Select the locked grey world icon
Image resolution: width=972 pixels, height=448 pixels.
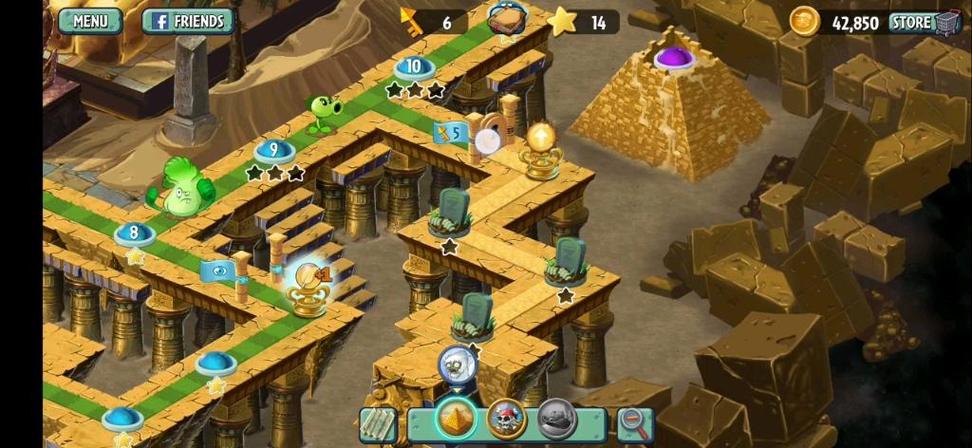click(x=557, y=420)
